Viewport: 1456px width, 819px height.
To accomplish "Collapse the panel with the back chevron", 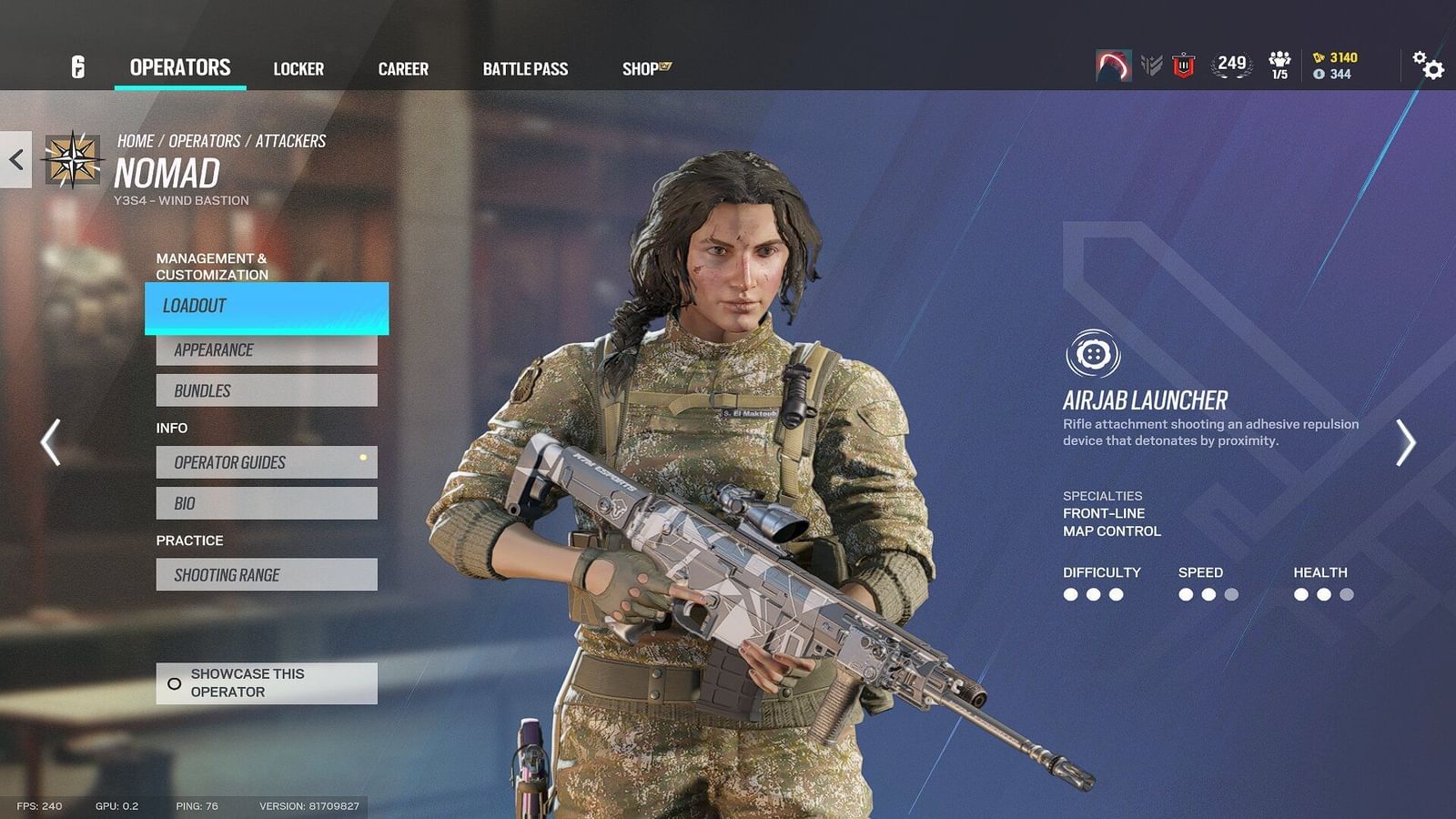I will [x=14, y=160].
